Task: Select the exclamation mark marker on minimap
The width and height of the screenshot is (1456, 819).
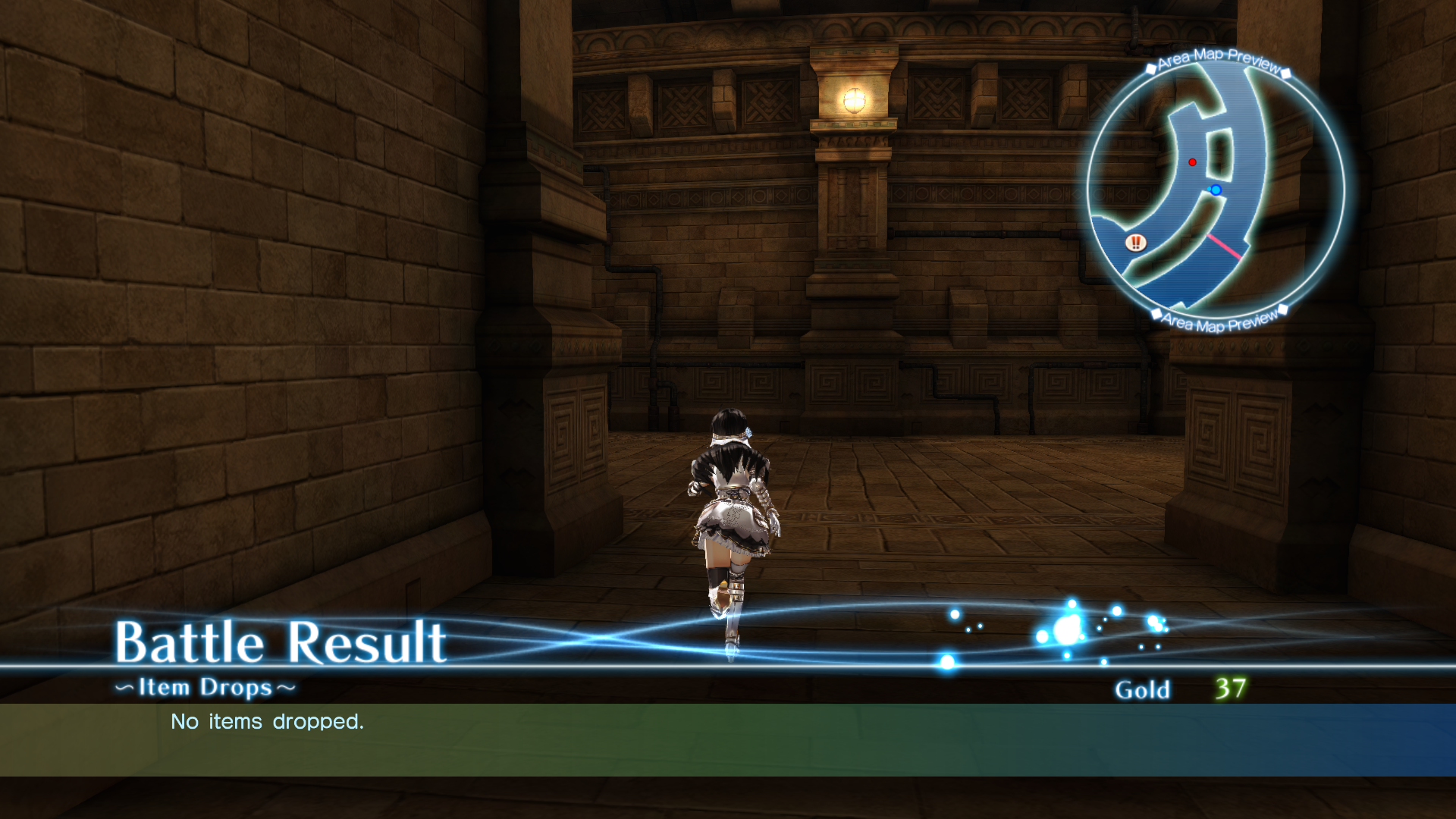Action: click(x=1135, y=243)
